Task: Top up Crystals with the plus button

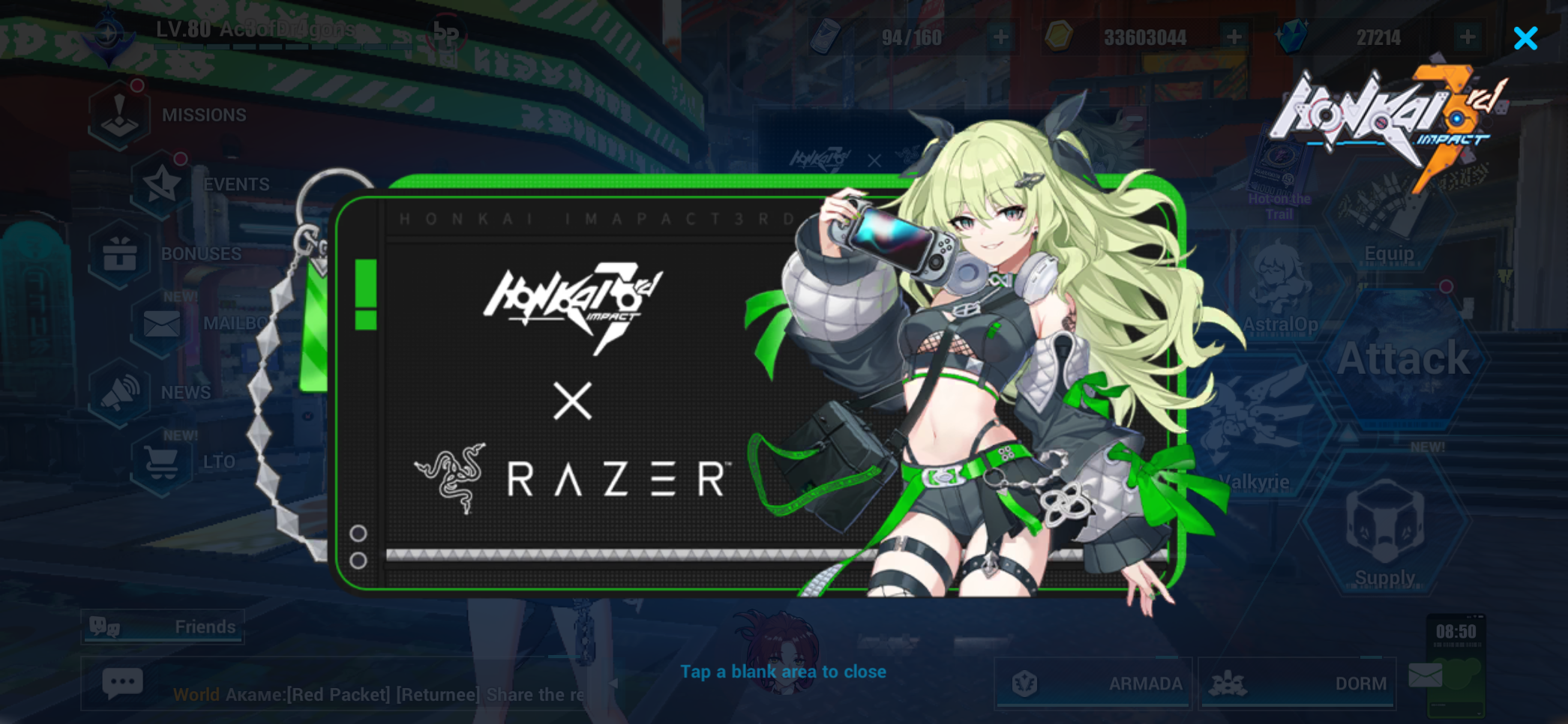Action: 1468,36
